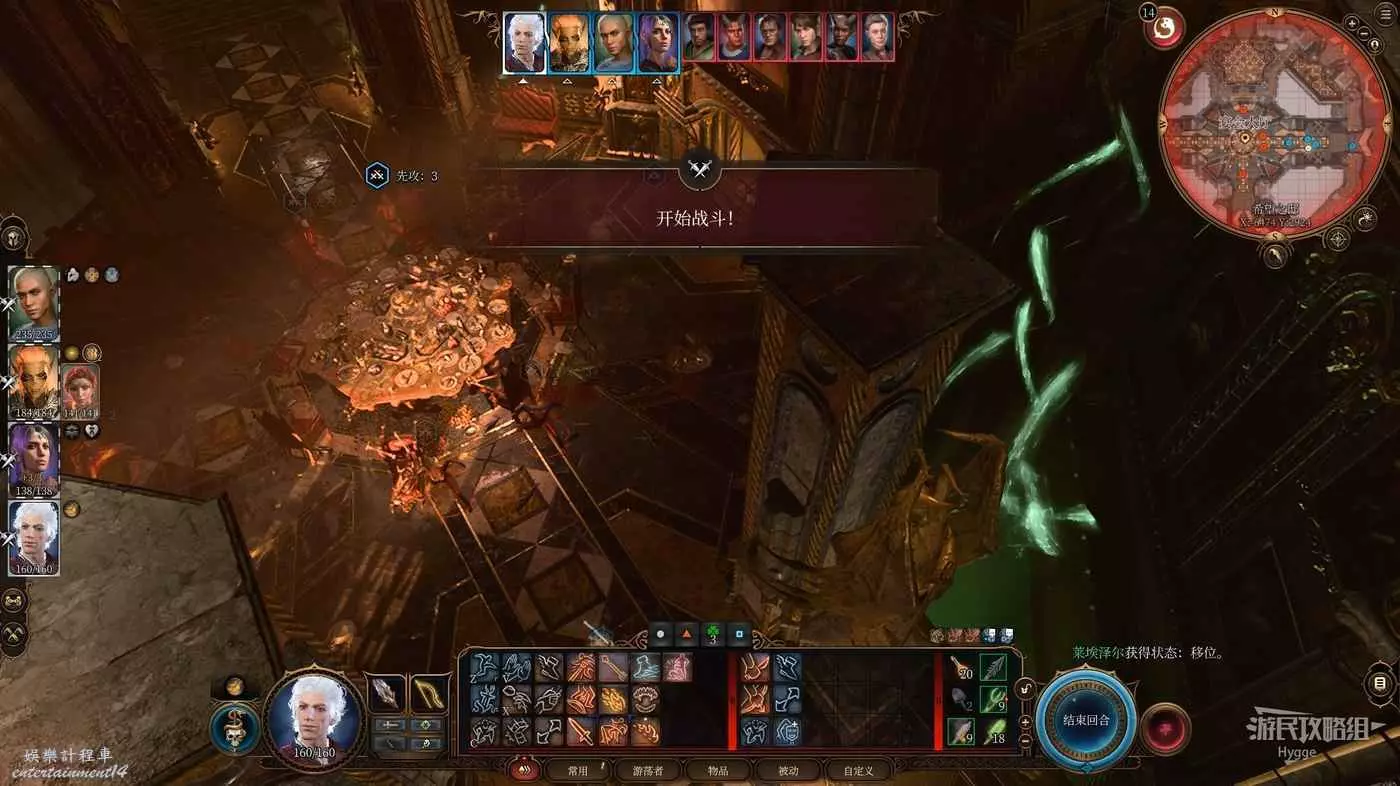This screenshot has height=786, width=1400.
Task: Select the white-haired elf party portrait on left
Action: [x=34, y=537]
